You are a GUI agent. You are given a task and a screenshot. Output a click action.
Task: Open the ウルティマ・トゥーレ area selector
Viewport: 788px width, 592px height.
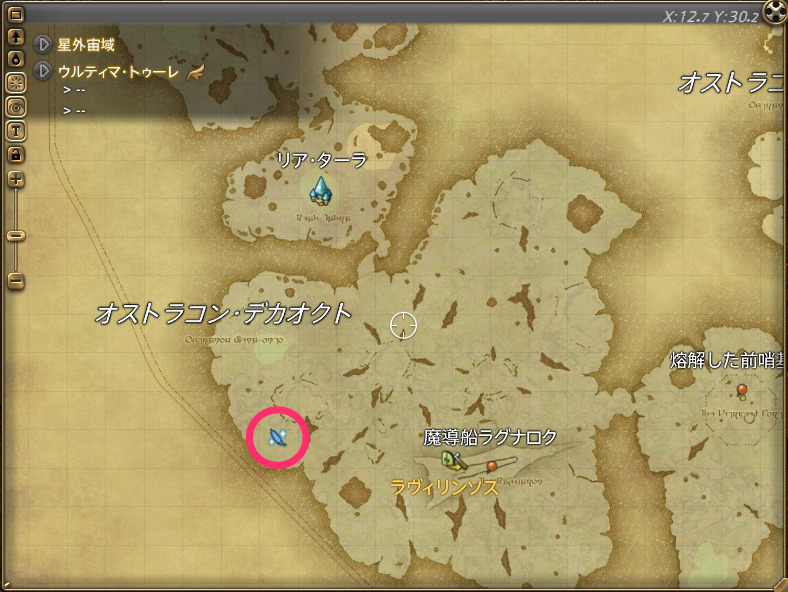click(x=43, y=71)
